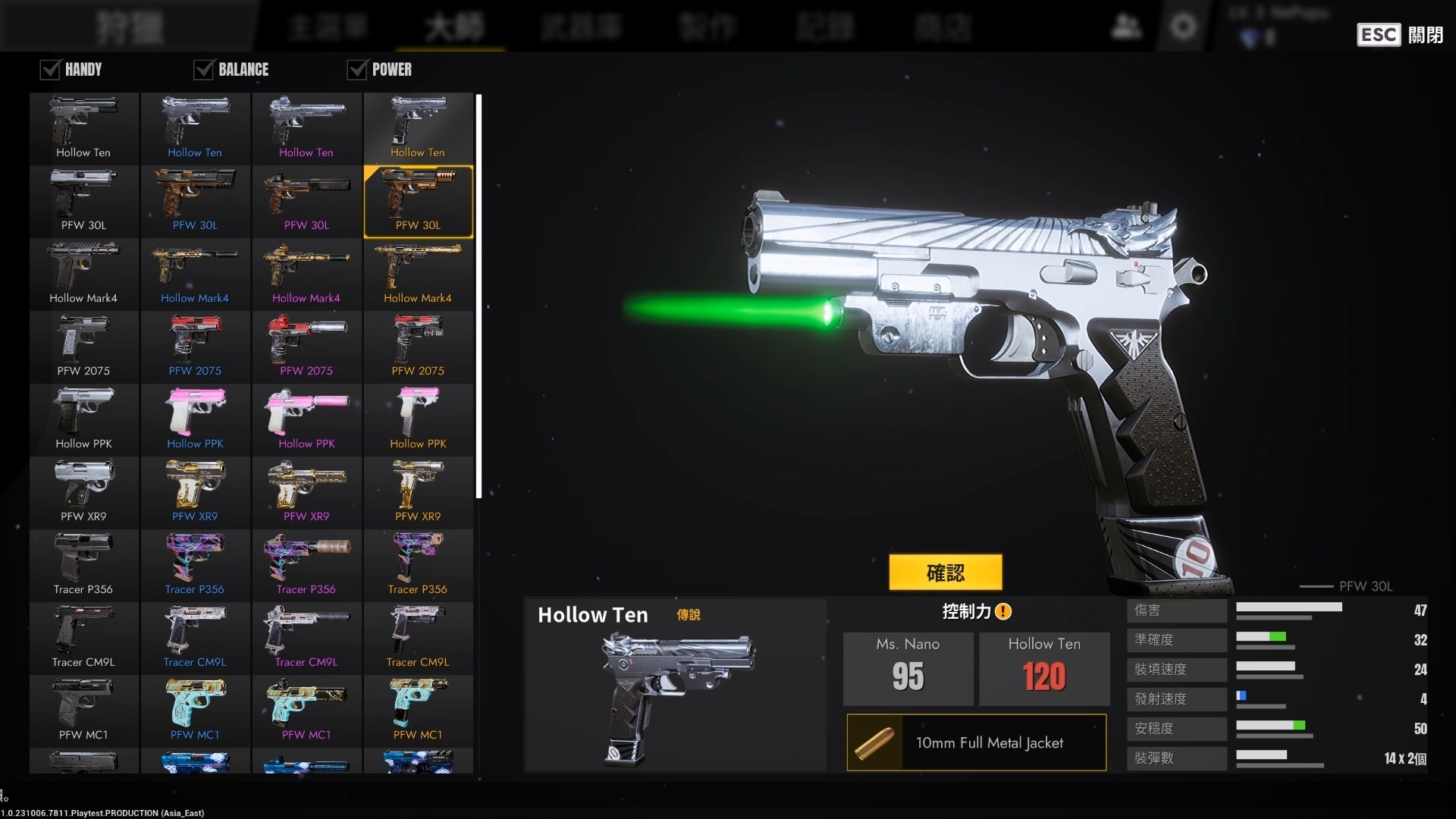The image size is (1456, 819).
Task: Open the friends icon in top bar
Action: pyautogui.click(x=1126, y=27)
